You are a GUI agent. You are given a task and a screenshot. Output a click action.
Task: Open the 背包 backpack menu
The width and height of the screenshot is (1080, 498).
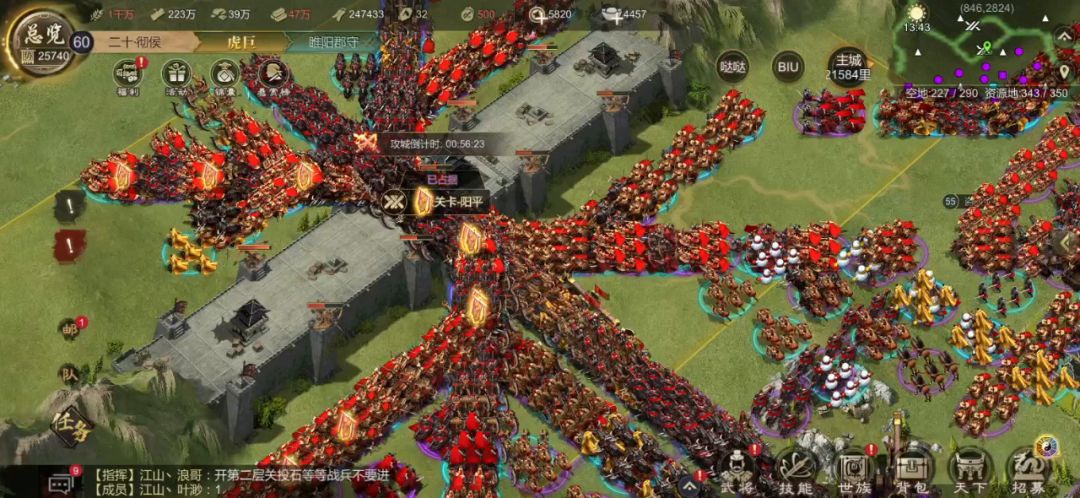pos(911,470)
